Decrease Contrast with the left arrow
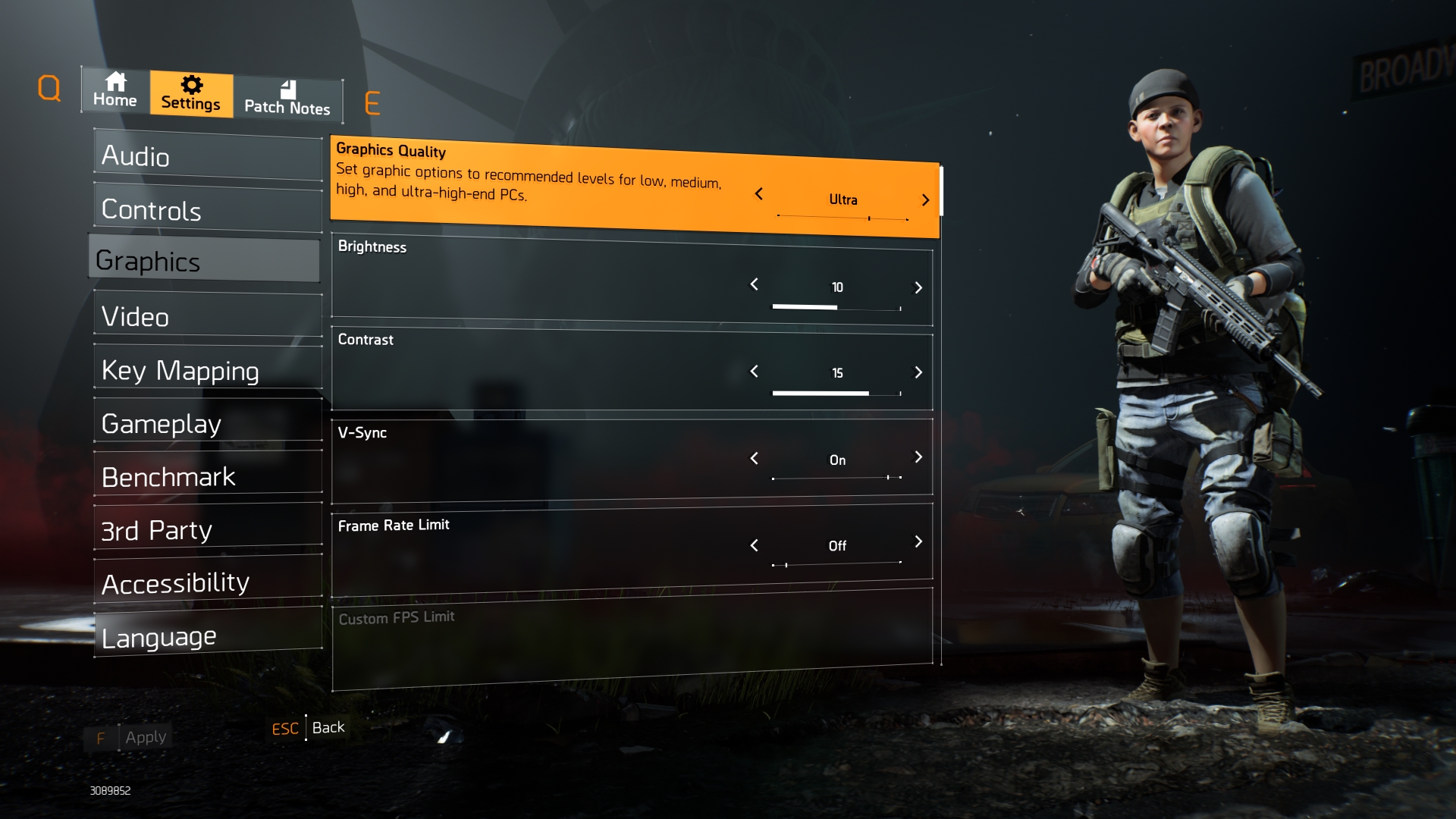Screen dimensions: 1456x819 pyautogui.click(x=754, y=372)
